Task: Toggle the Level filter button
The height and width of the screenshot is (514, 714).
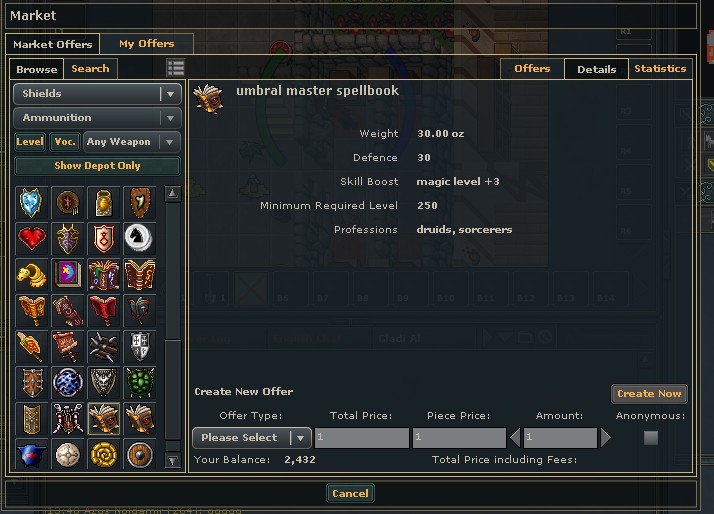Action: [30, 142]
